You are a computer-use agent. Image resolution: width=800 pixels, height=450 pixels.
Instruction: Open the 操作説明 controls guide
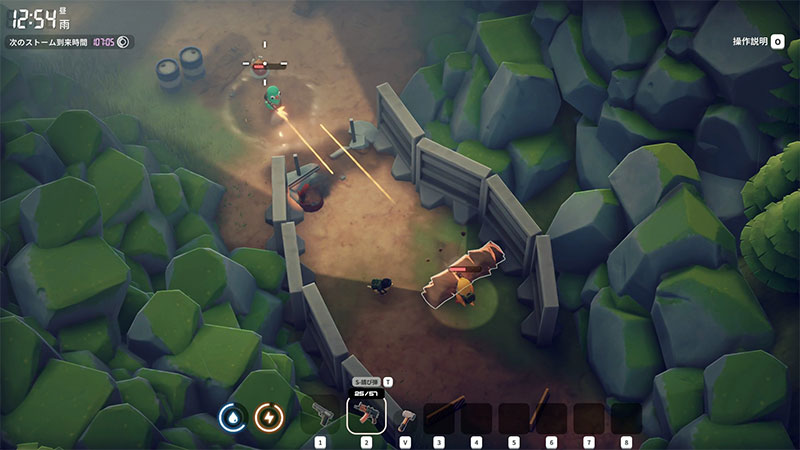click(x=754, y=42)
